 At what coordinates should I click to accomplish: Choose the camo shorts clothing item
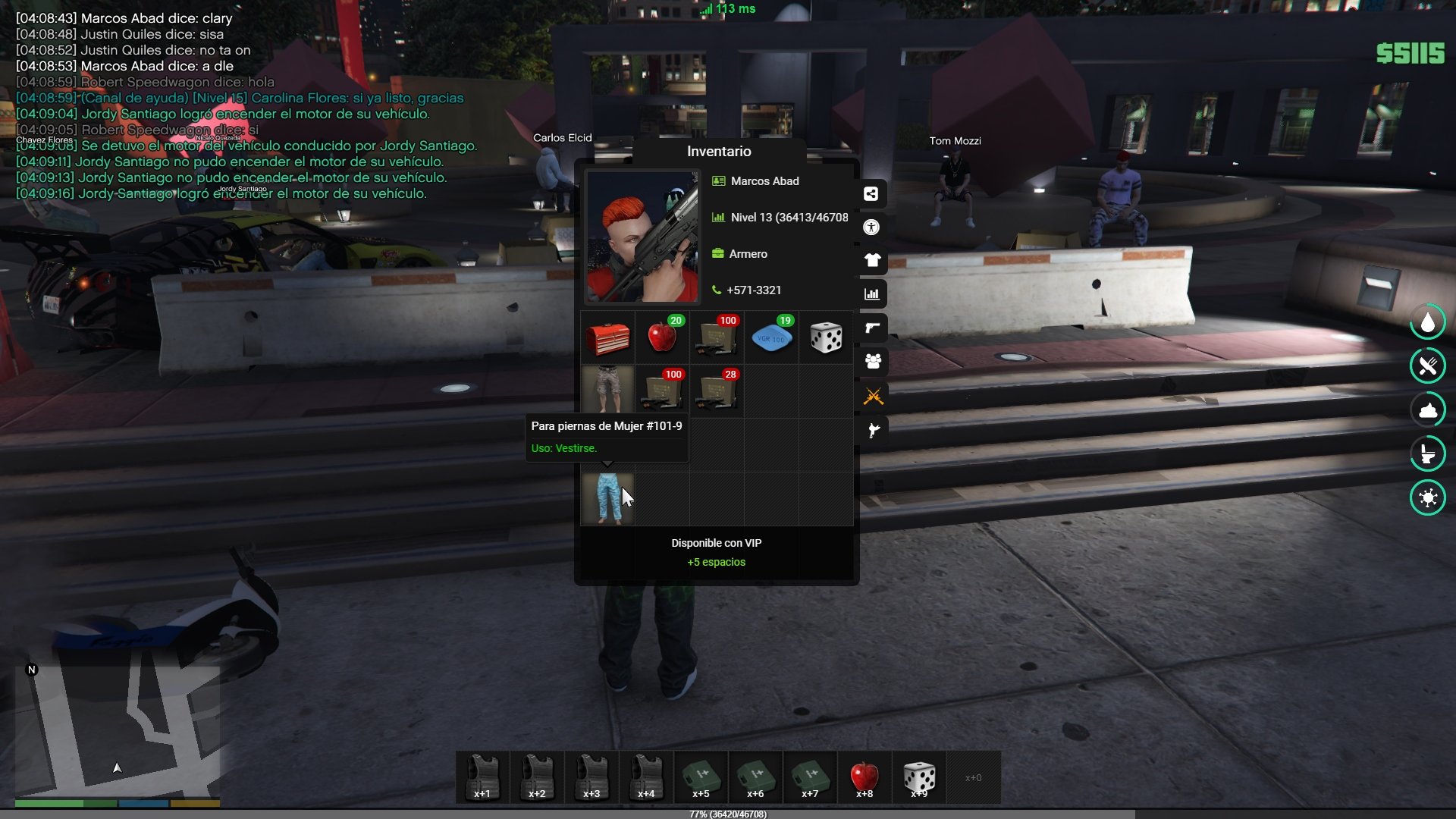pos(607,391)
